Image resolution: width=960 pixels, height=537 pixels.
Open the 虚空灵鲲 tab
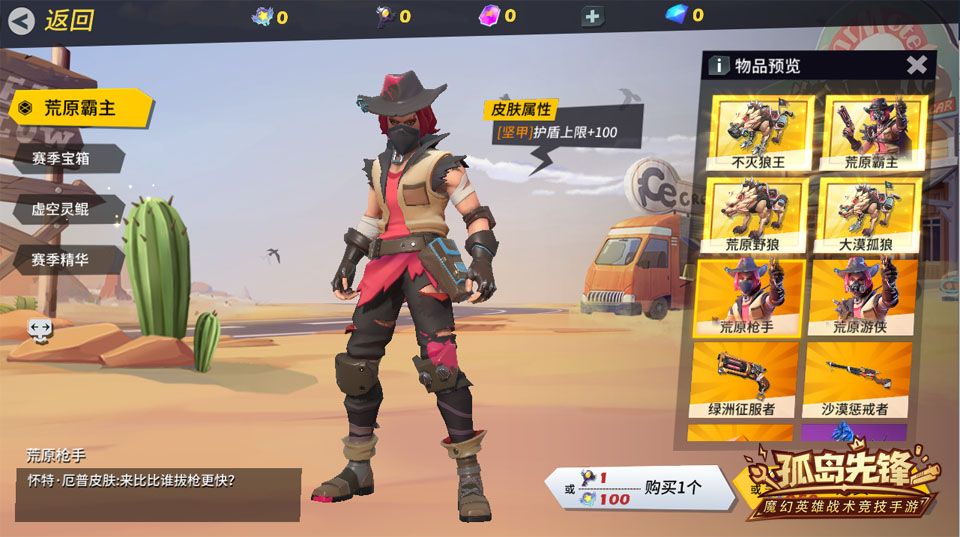click(68, 209)
